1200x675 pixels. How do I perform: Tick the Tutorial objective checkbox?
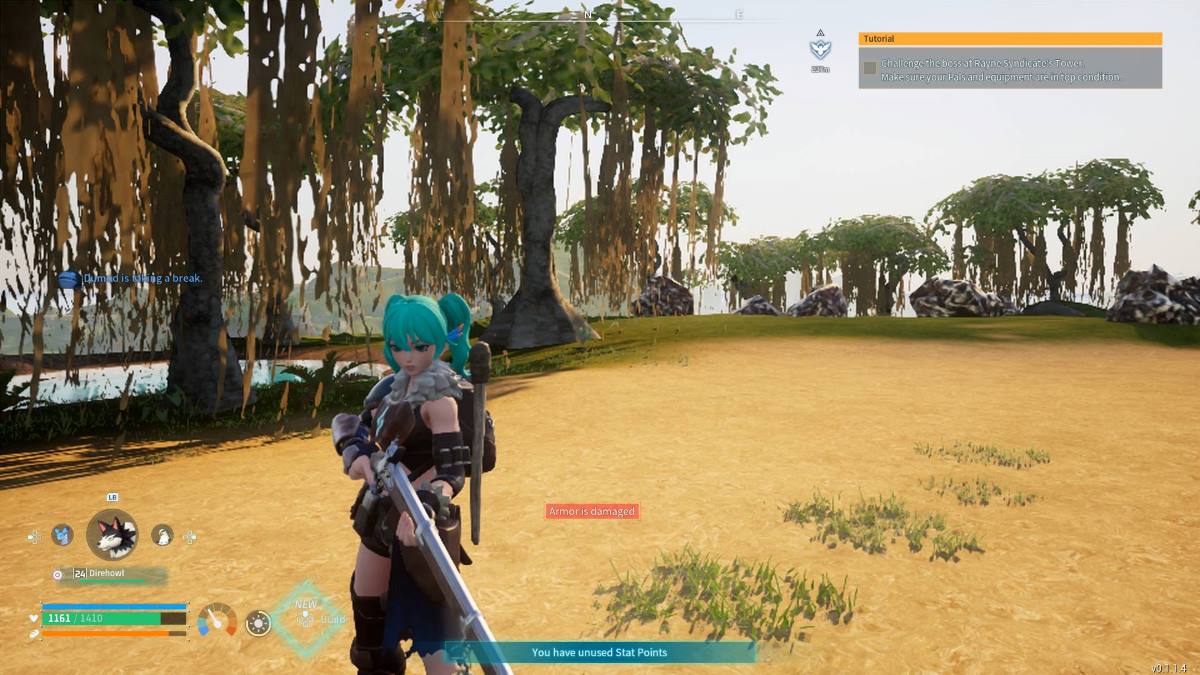870,68
